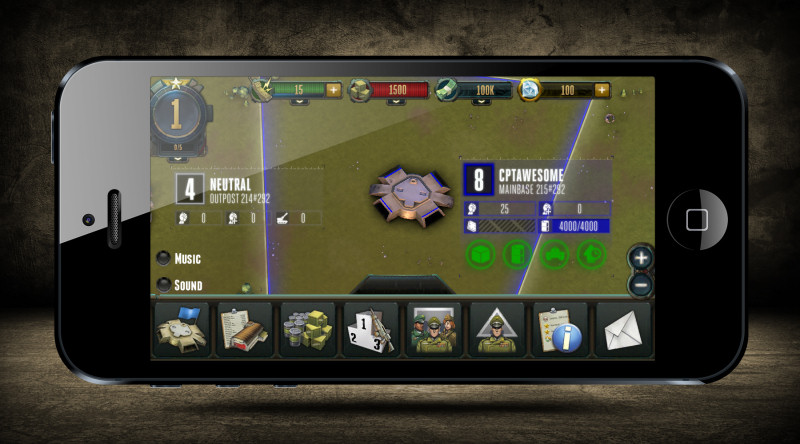This screenshot has width=800, height=444.
Task: Open the supply crates and barrels menu
Action: tap(307, 329)
